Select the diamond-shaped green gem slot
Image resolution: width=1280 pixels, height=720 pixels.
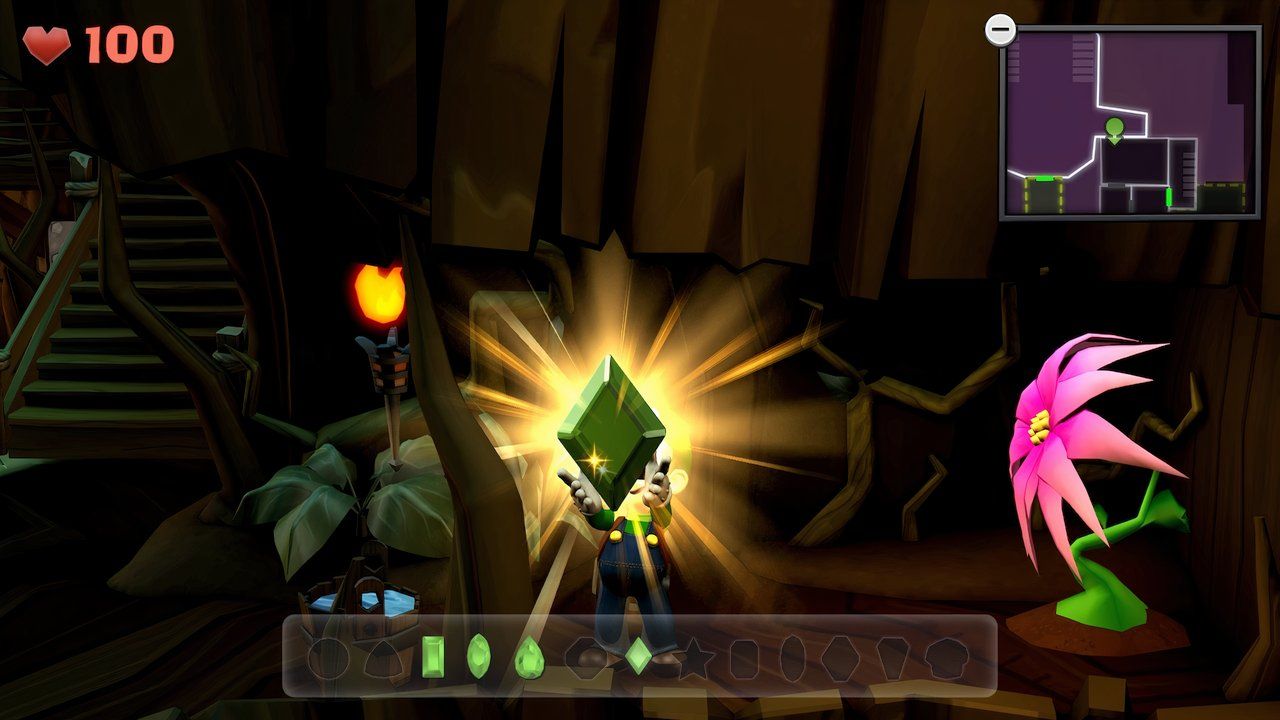(638, 656)
